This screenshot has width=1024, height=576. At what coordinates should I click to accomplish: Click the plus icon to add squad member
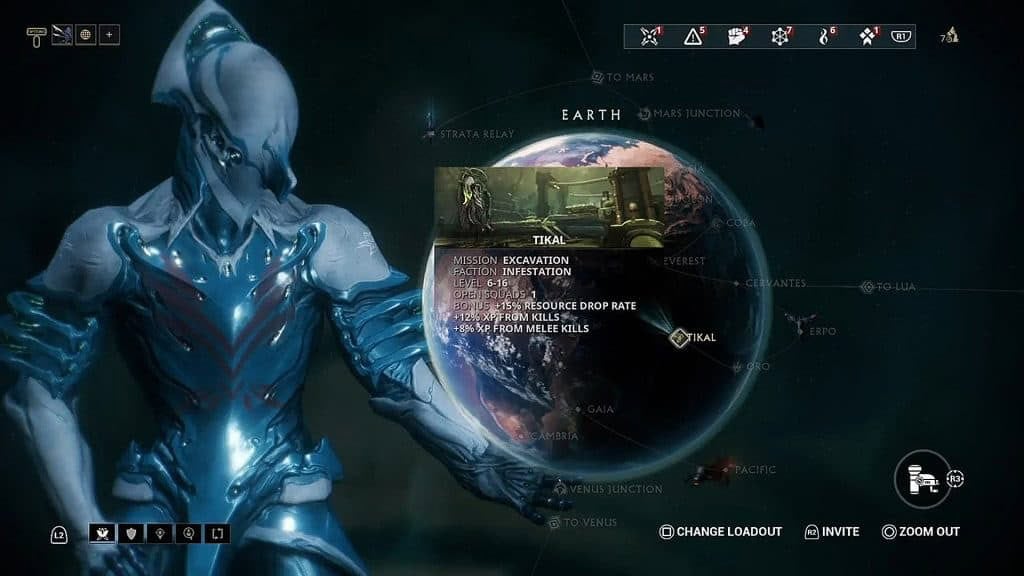pyautogui.click(x=109, y=35)
